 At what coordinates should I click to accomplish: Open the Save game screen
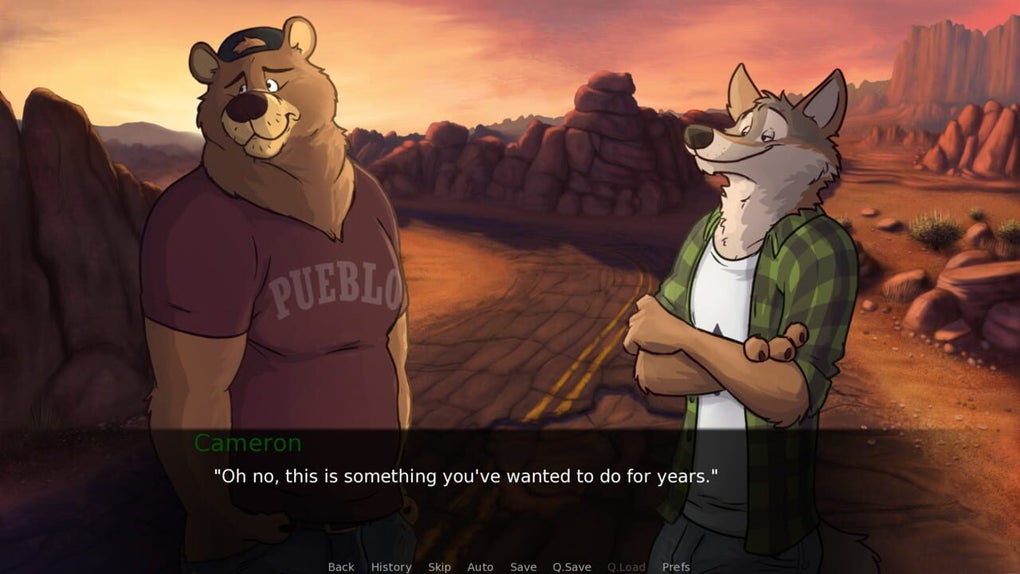[523, 567]
